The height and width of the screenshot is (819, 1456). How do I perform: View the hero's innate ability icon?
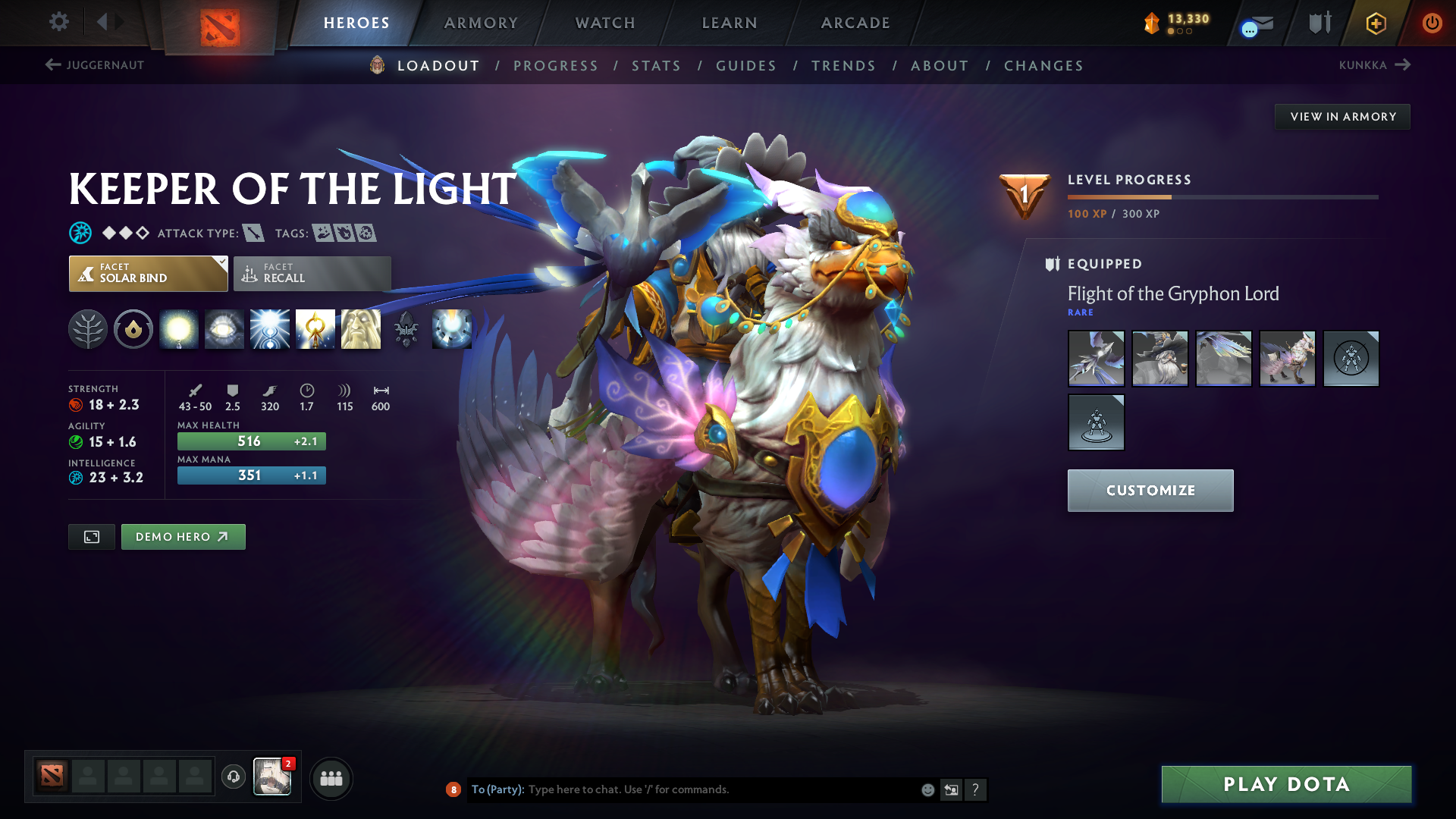pyautogui.click(x=133, y=329)
